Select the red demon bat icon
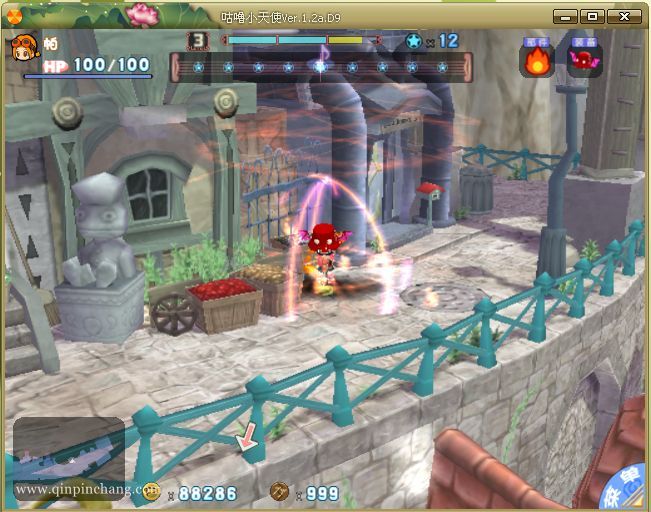 point(584,60)
